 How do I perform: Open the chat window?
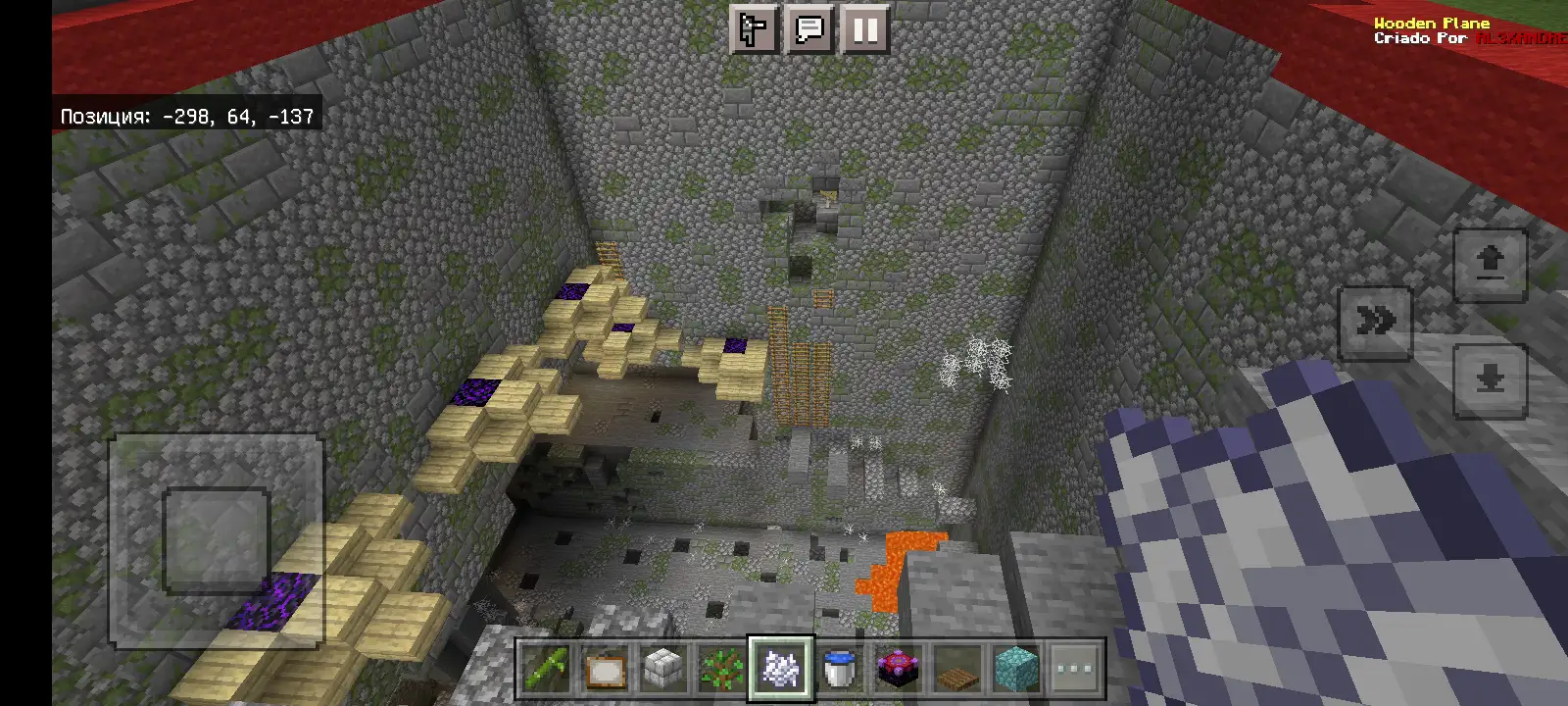pyautogui.click(x=809, y=29)
